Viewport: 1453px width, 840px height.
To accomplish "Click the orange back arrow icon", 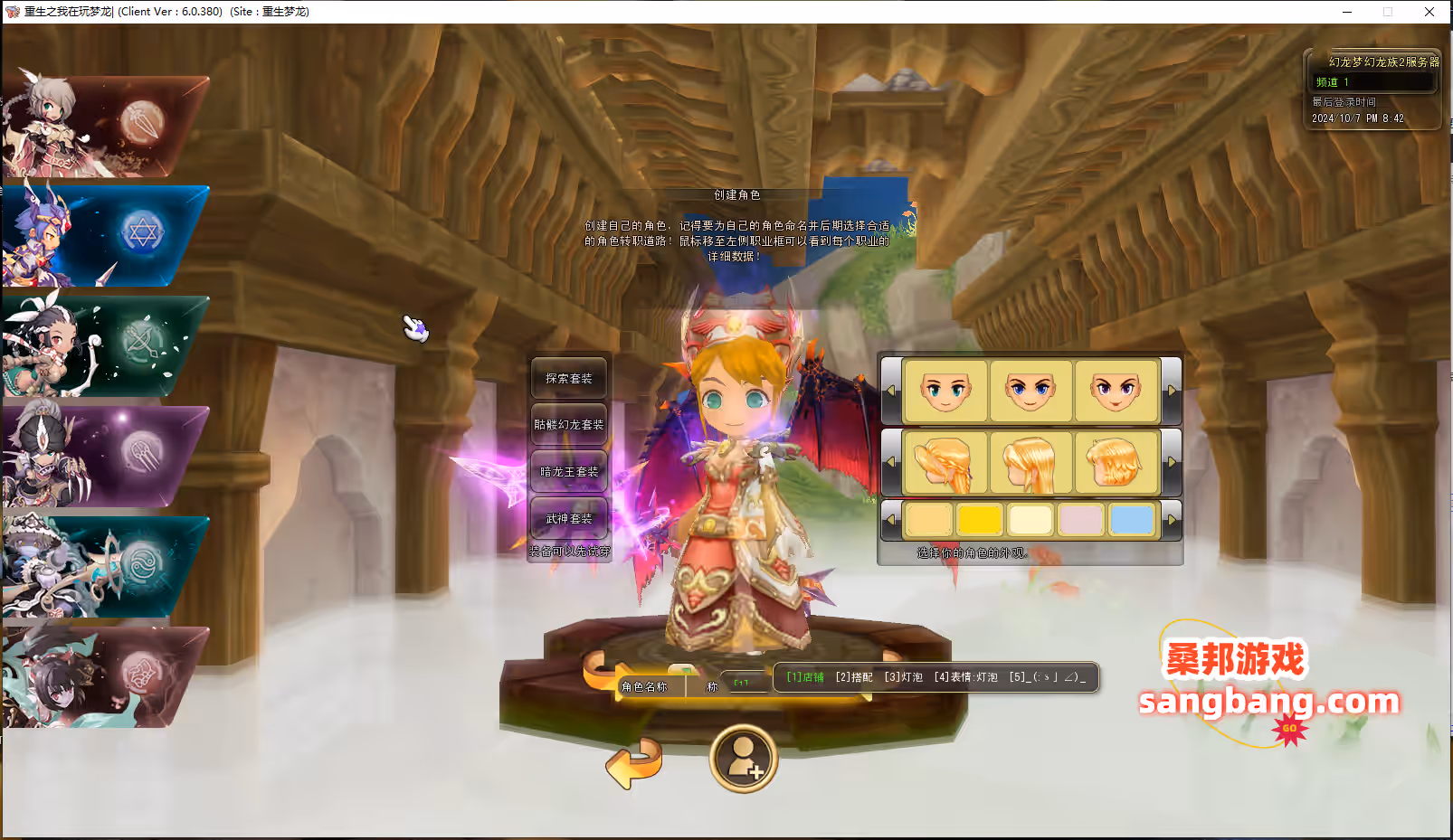I will (635, 764).
